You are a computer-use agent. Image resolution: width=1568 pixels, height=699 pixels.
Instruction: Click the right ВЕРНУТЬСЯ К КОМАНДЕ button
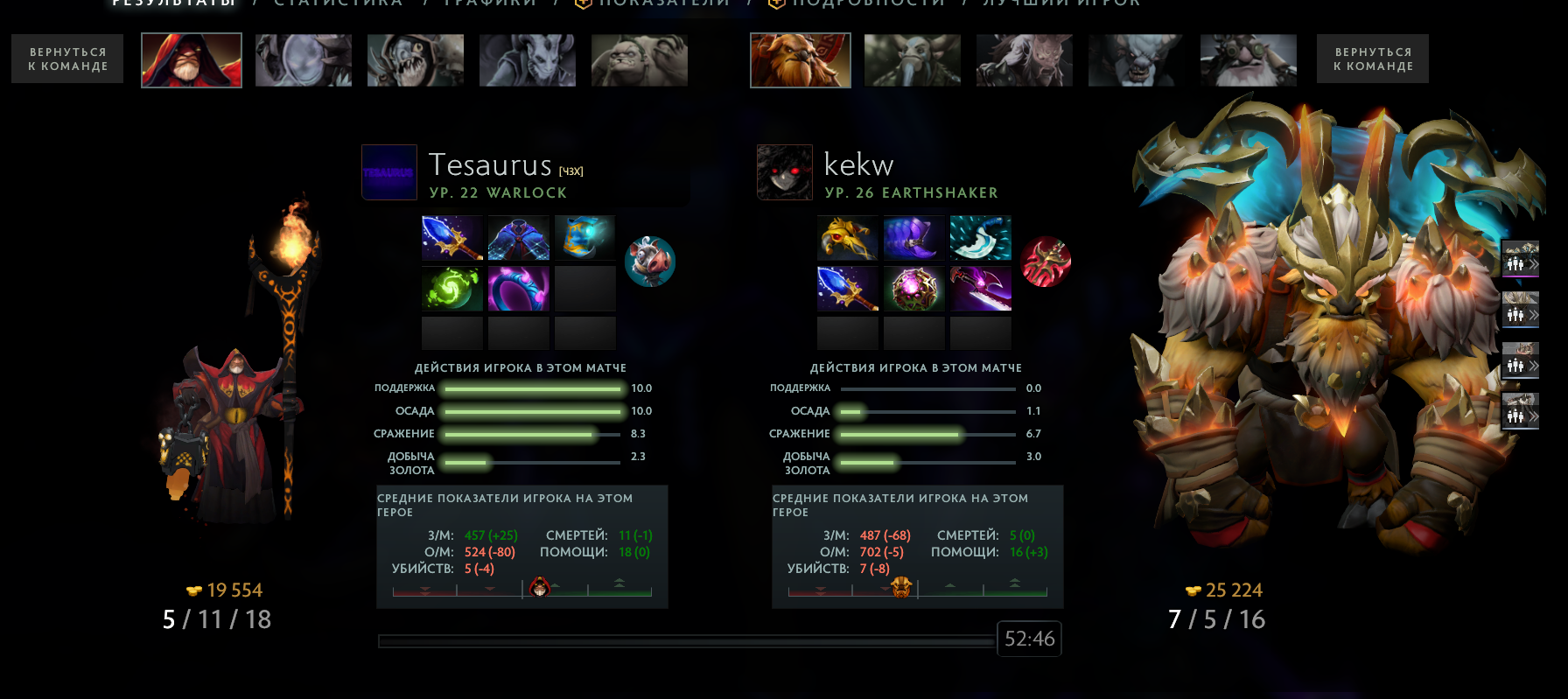tap(1372, 59)
